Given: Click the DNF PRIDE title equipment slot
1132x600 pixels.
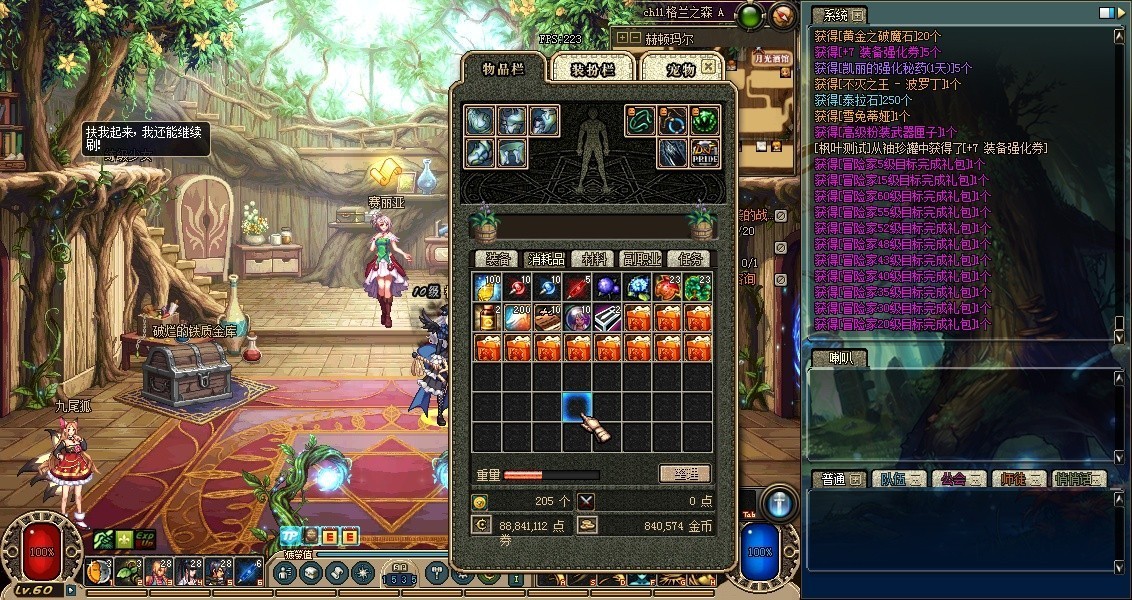Looking at the screenshot, I should pyautogui.click(x=704, y=152).
